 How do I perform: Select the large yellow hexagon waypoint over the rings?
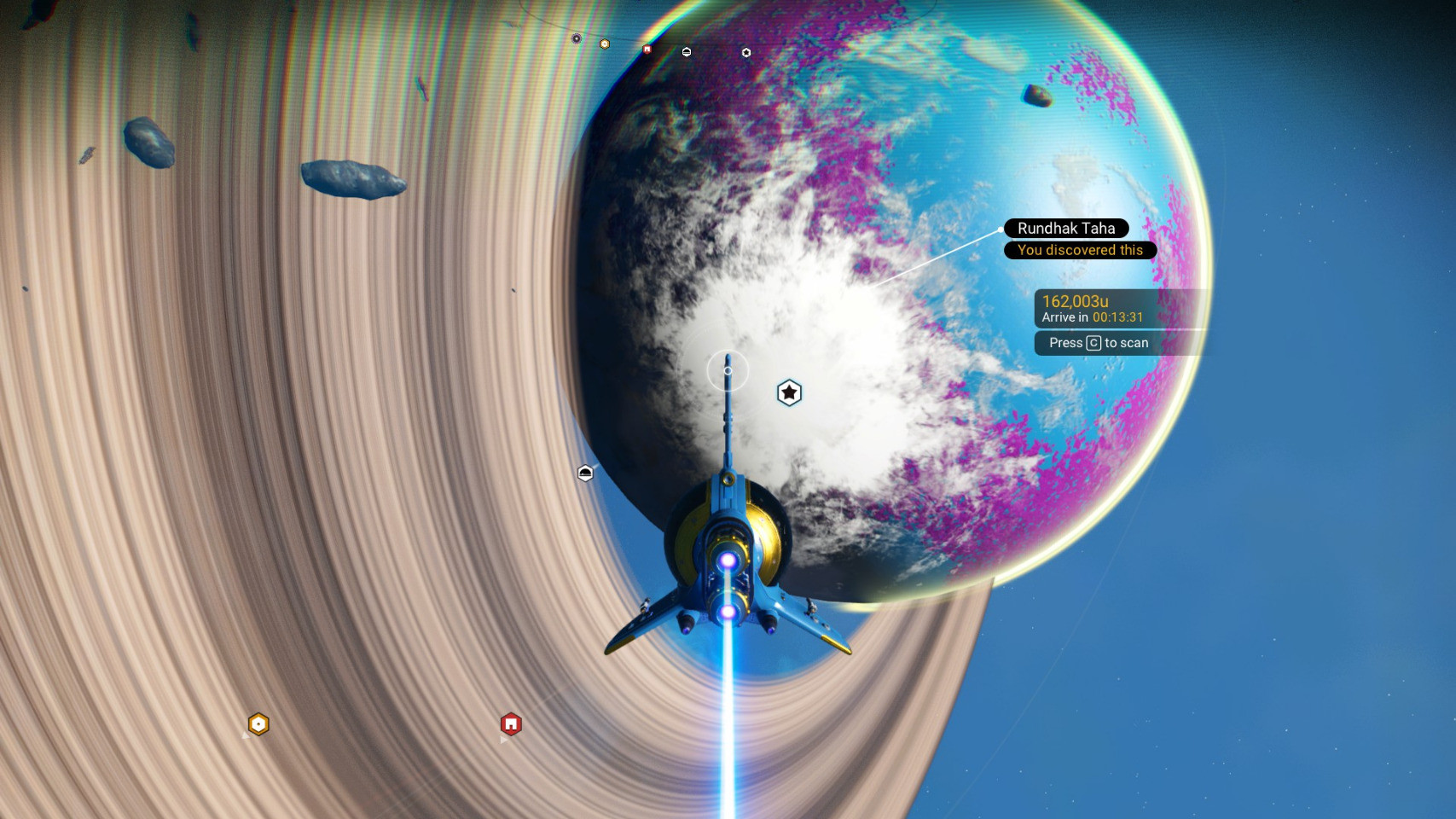258,724
